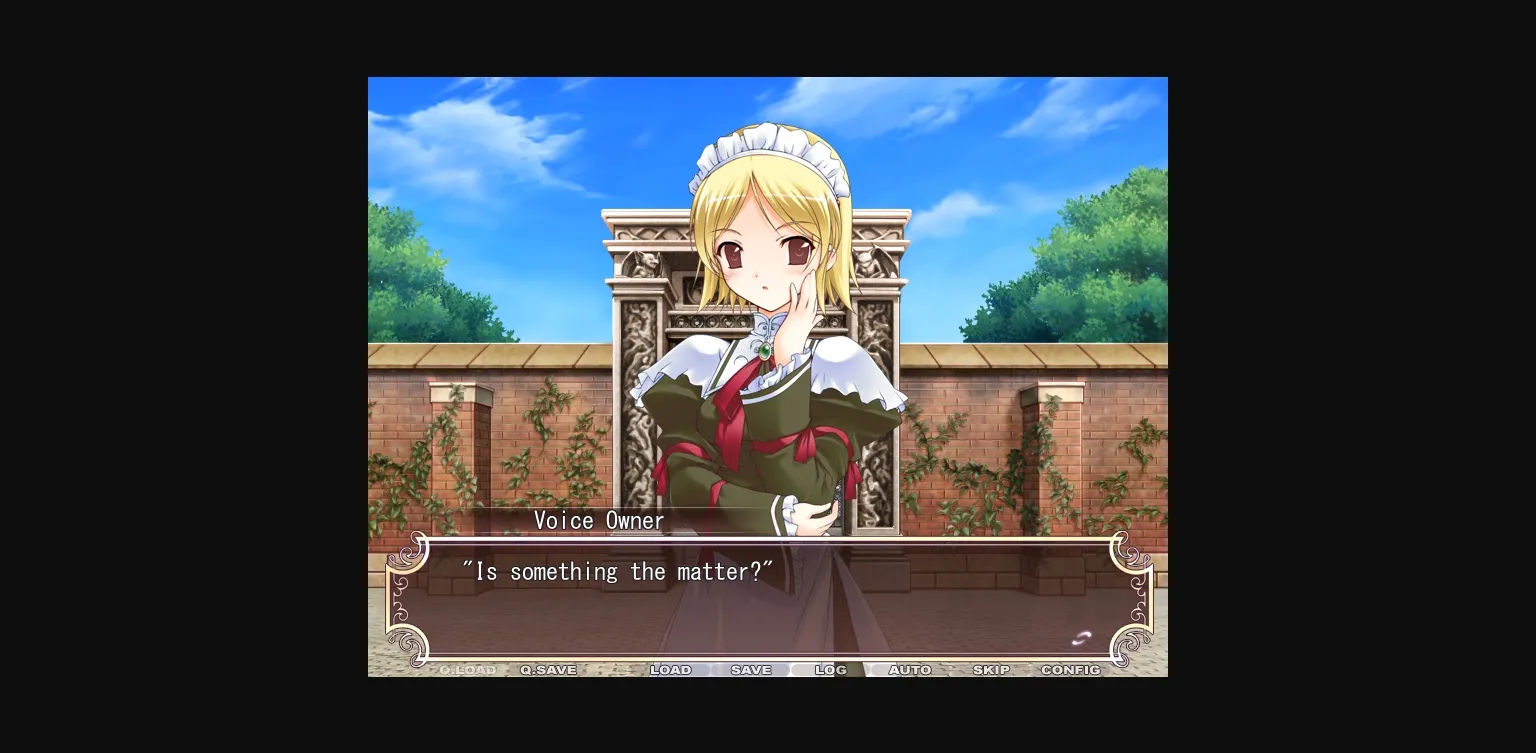The height and width of the screenshot is (753, 1536).
Task: Open the quick save slot via Q.SAVE
Action: (546, 670)
